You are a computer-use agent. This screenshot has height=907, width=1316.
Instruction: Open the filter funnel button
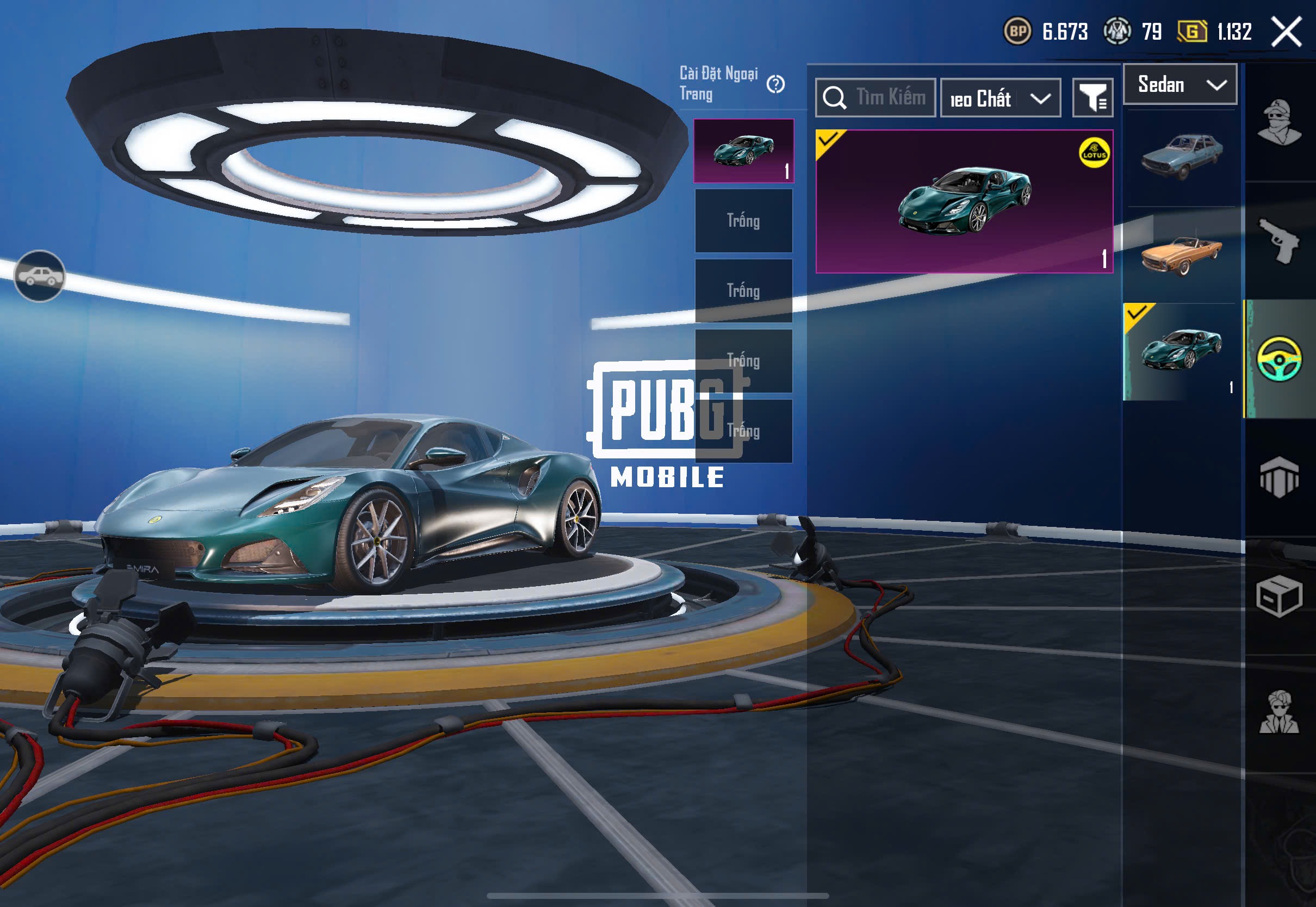coord(1092,98)
